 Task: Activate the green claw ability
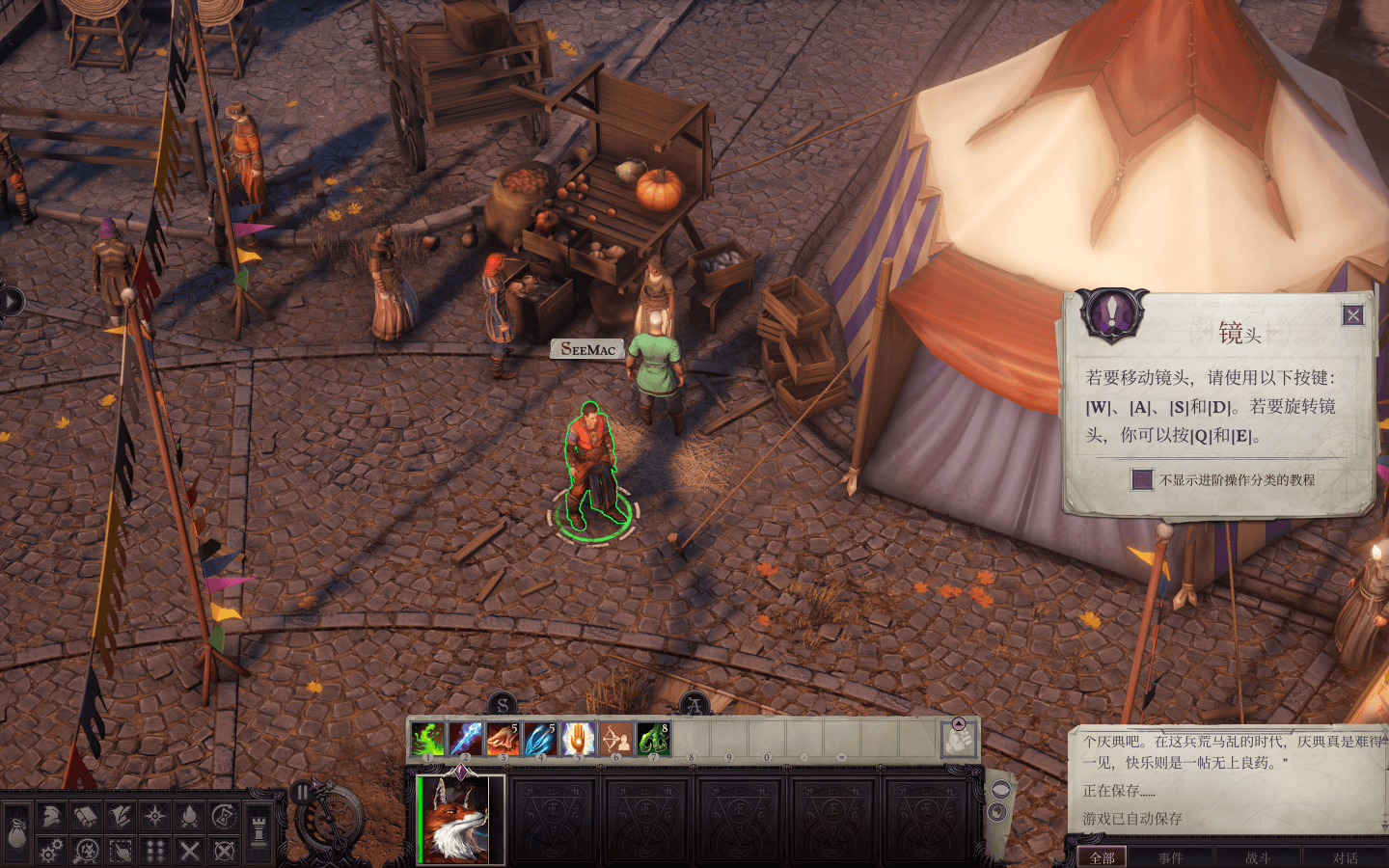tap(653, 740)
